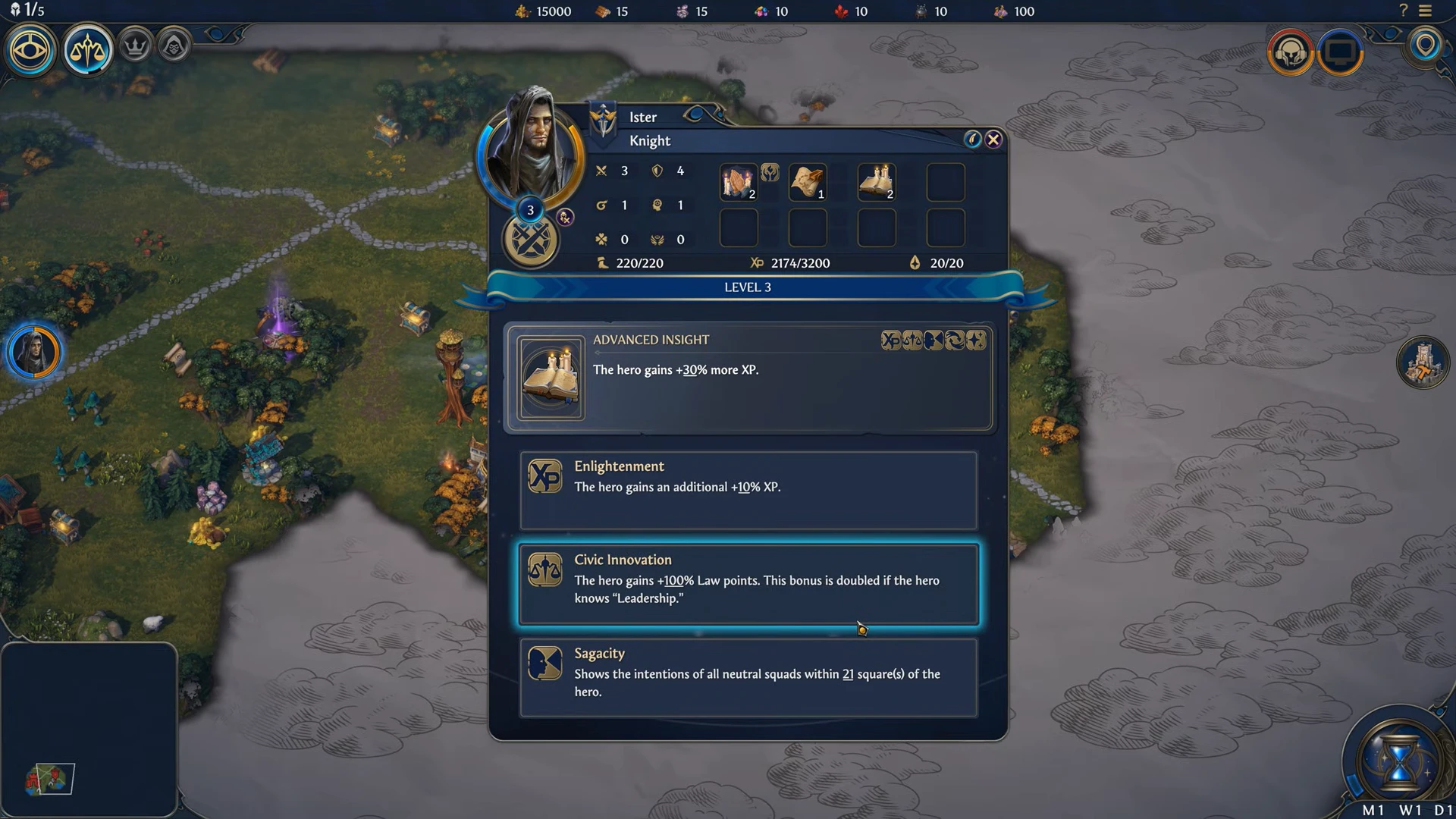Open the scales of law menu
Image resolution: width=1456 pixels, height=819 pixels.
point(87,51)
